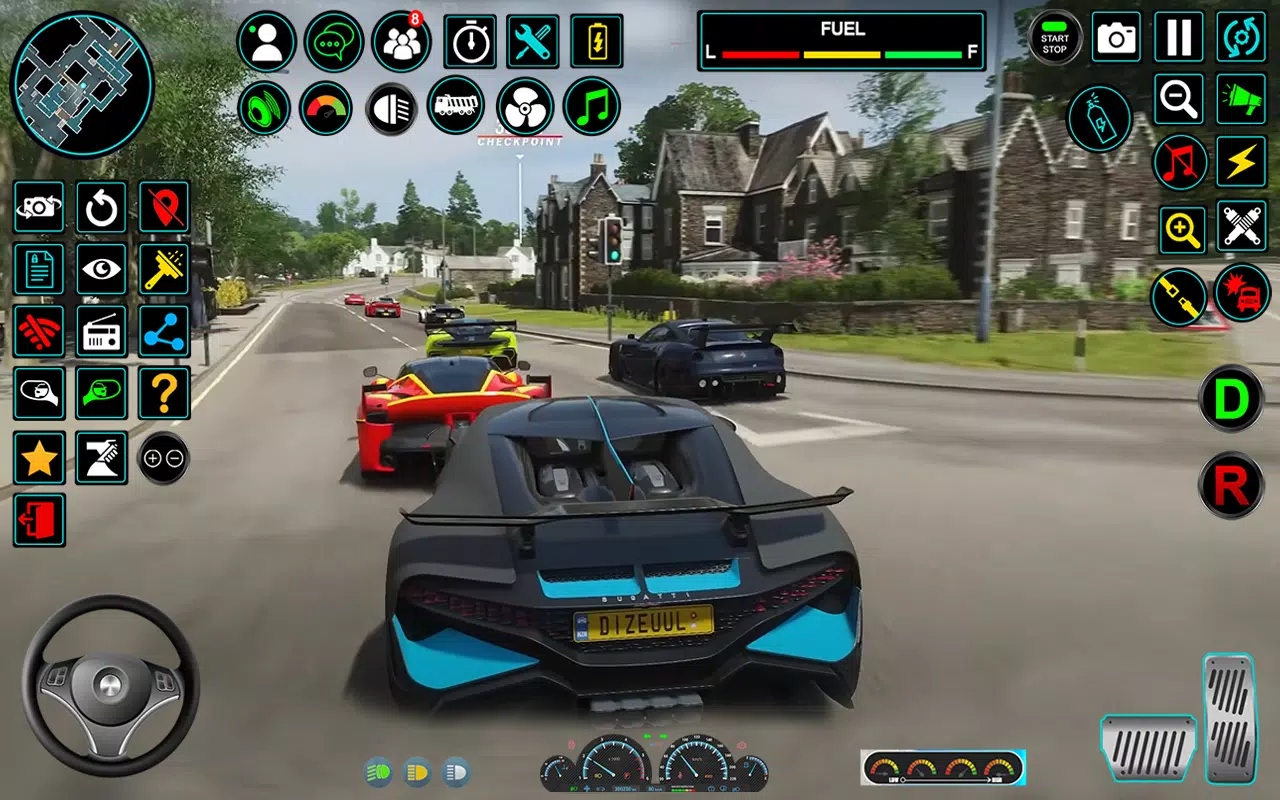Viewport: 1280px width, 800px height.
Task: Switch the headlights icon
Action: click(391, 108)
